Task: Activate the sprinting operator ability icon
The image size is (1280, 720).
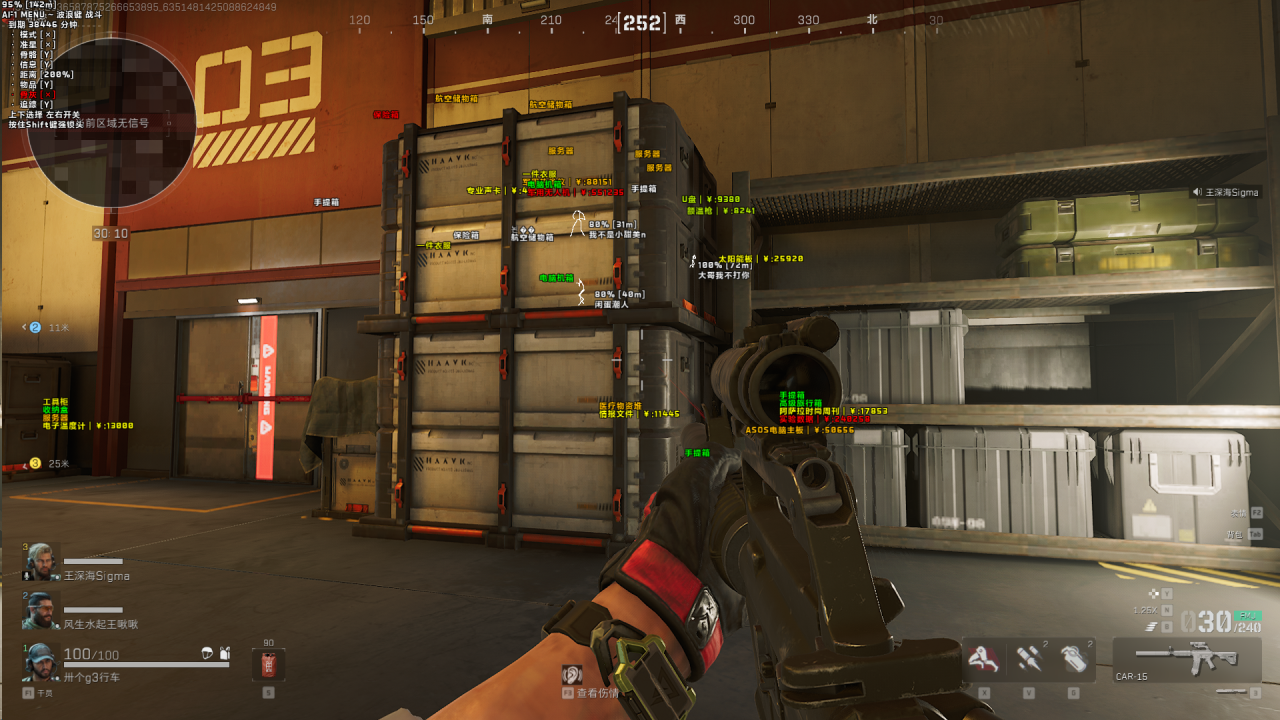Action: tap(984, 659)
